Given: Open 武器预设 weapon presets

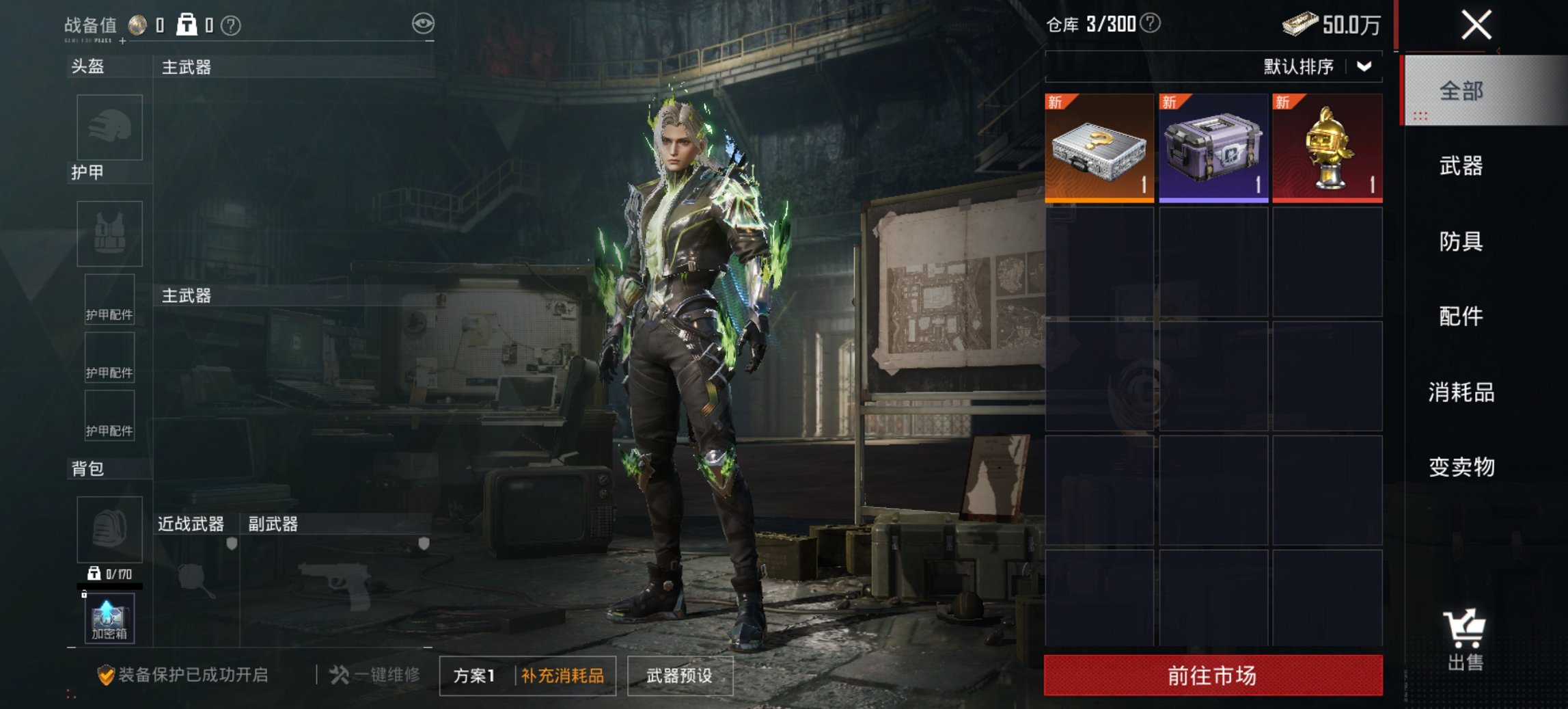Looking at the screenshot, I should click(679, 676).
